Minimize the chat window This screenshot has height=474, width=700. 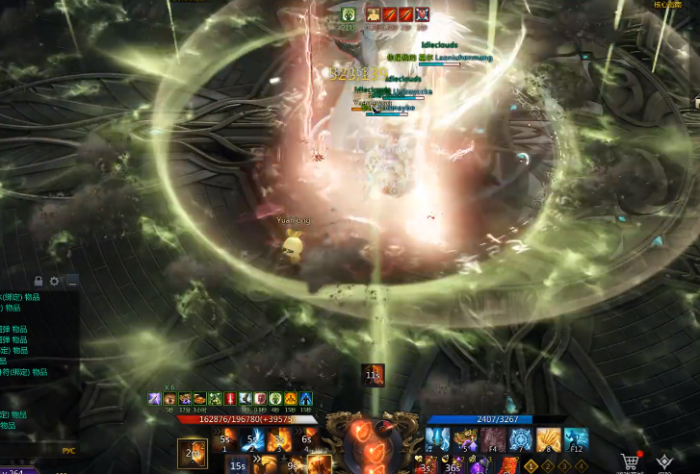click(71, 281)
